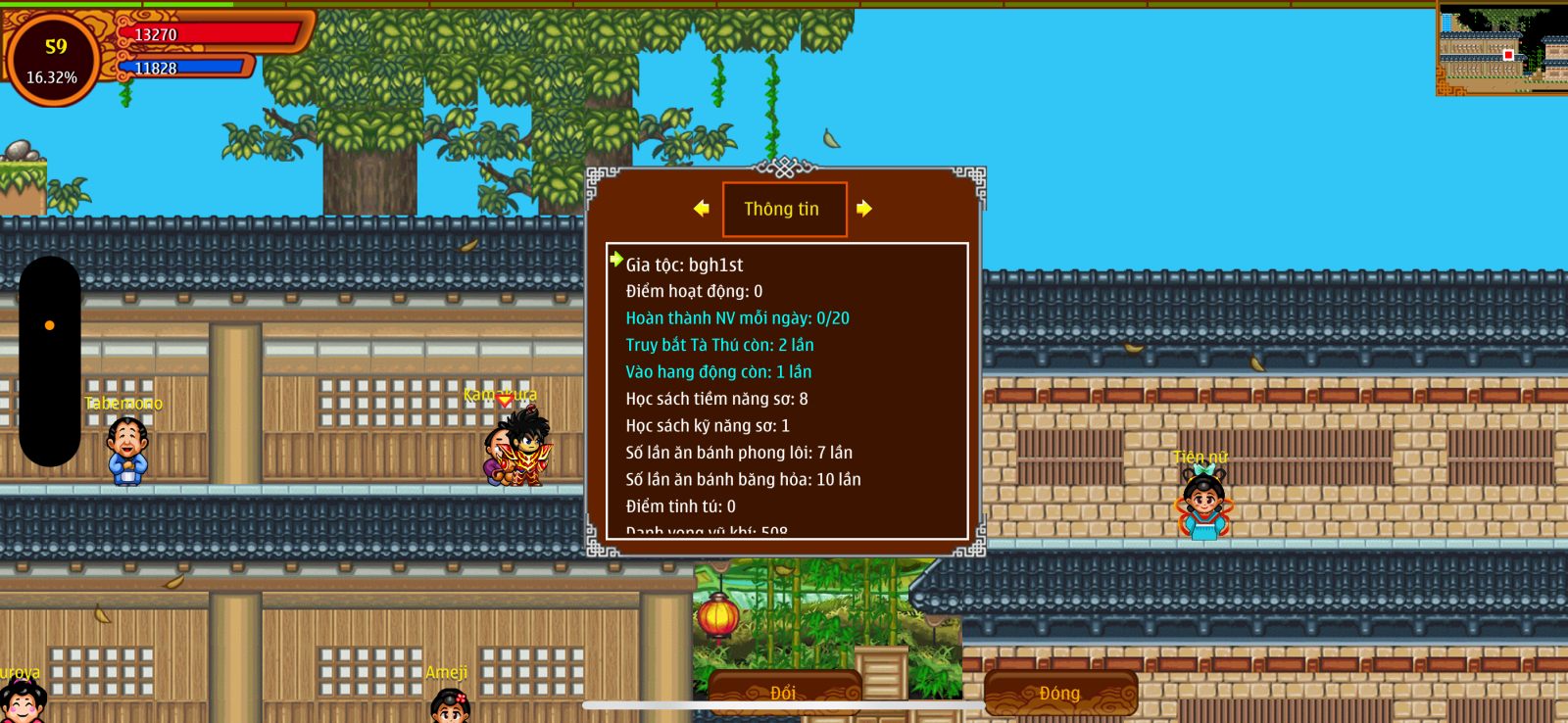Choose Số lần ăn bánh băng hỏa row

point(743,479)
